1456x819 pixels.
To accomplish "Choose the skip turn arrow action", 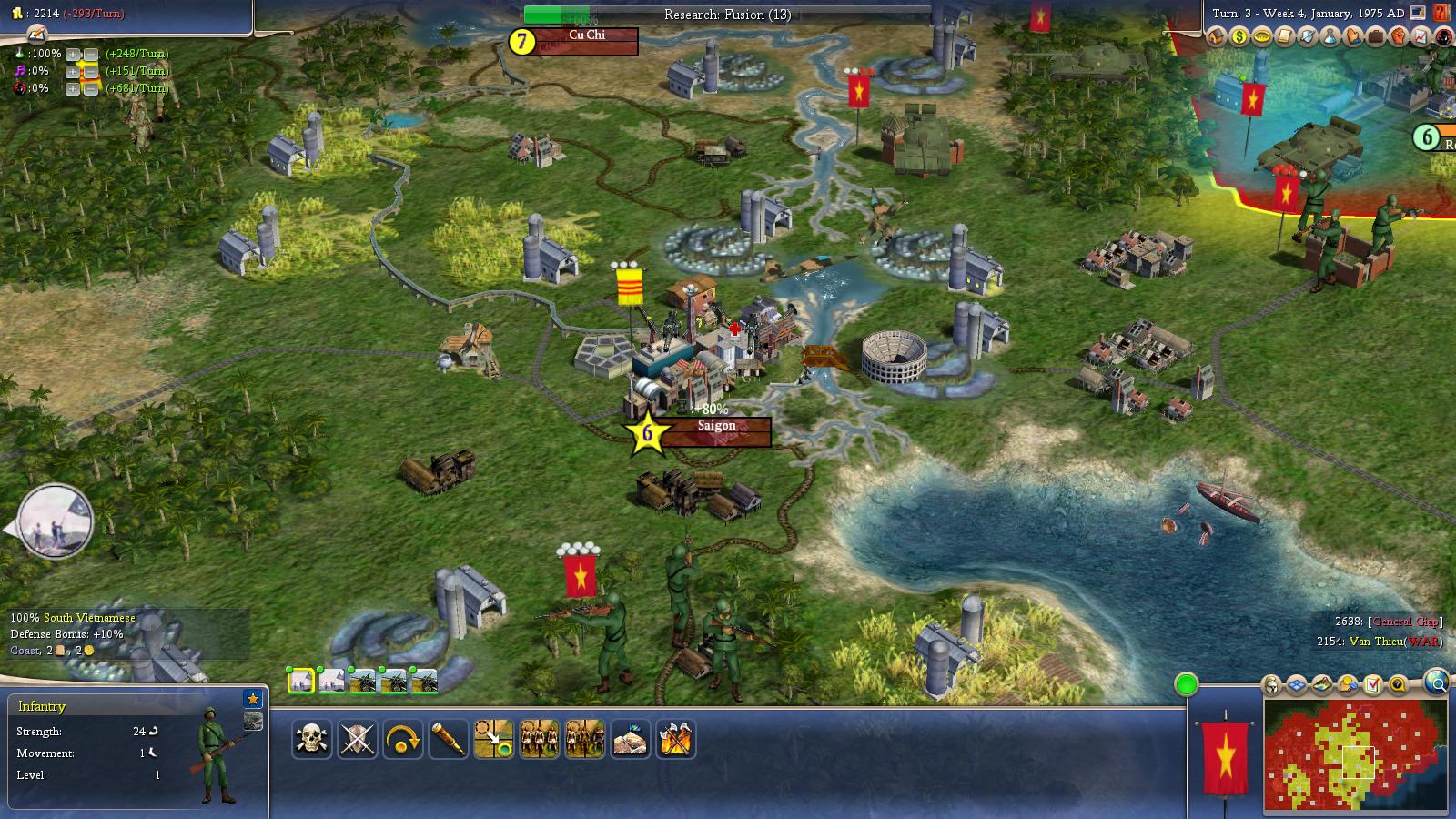I will (x=402, y=739).
